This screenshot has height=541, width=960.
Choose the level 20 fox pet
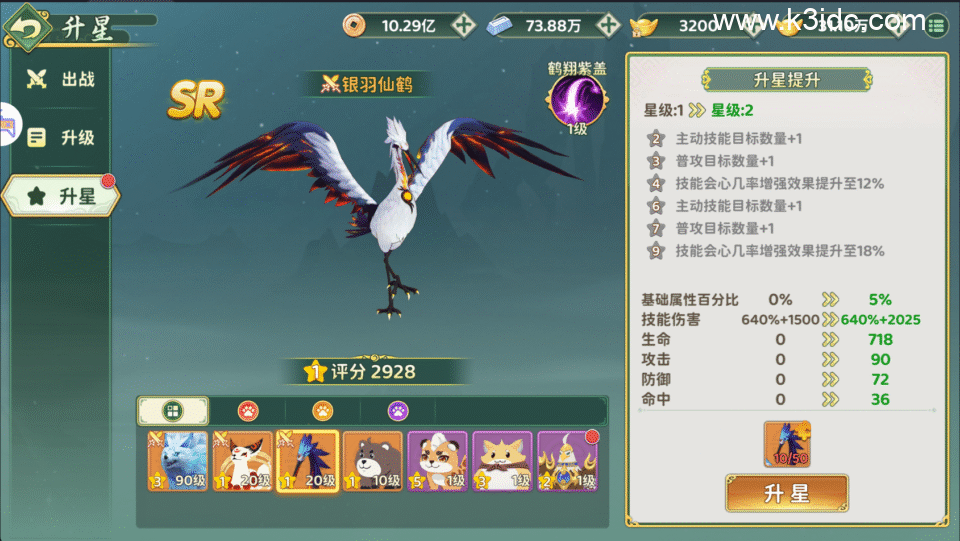point(242,461)
